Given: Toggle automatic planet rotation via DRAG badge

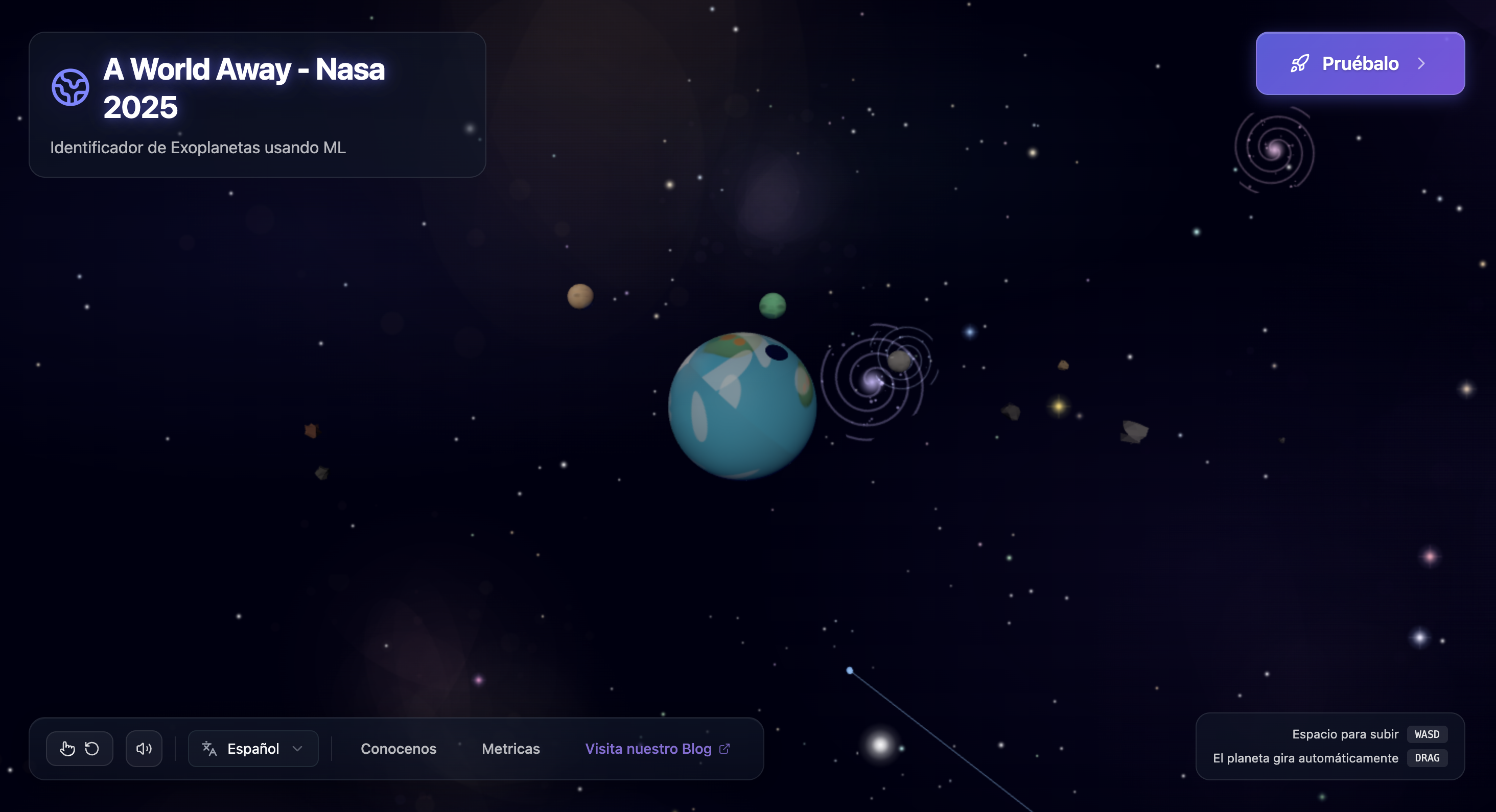Looking at the screenshot, I should (1428, 758).
